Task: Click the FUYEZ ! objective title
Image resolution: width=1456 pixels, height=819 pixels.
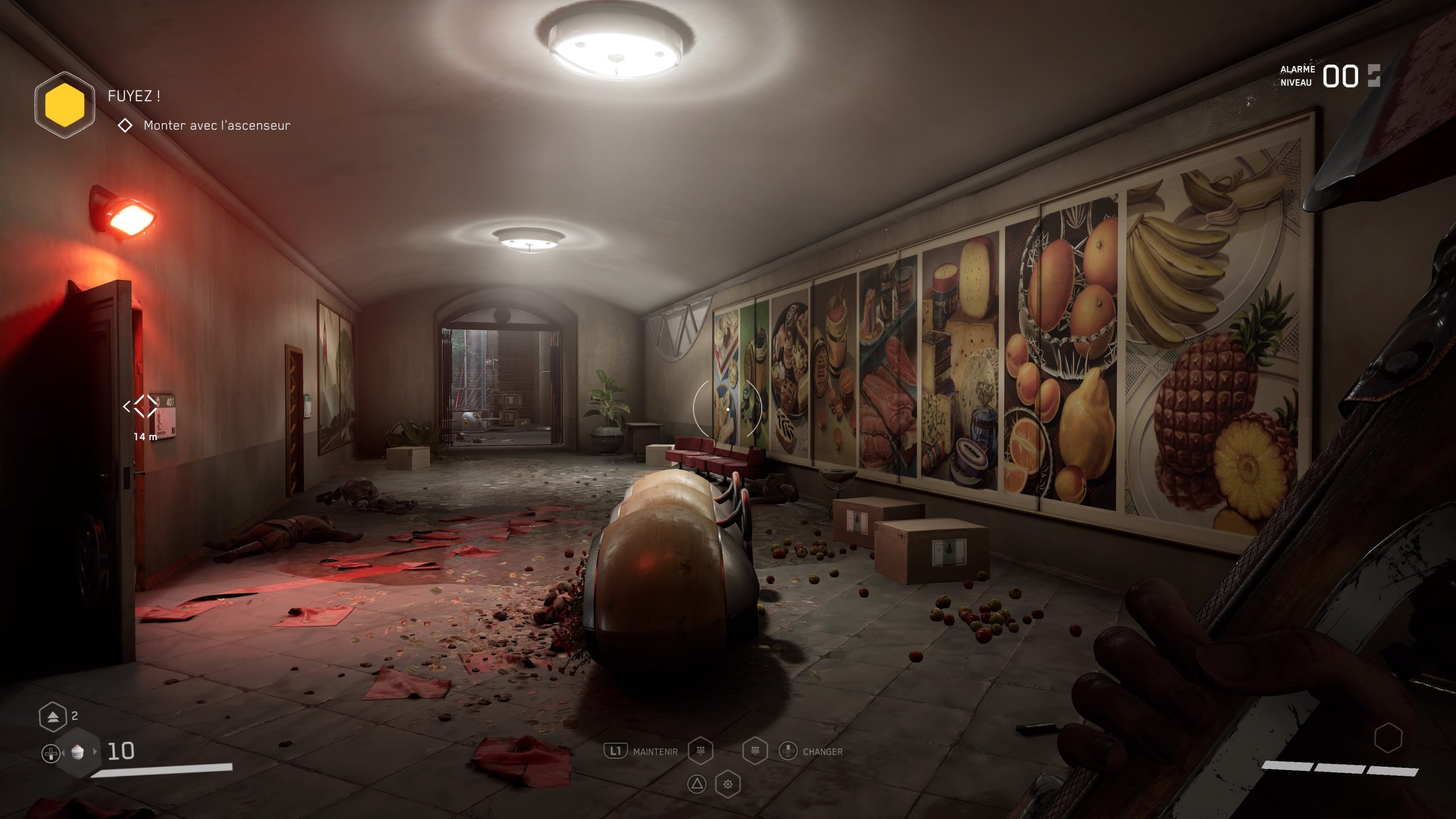Action: point(134,97)
